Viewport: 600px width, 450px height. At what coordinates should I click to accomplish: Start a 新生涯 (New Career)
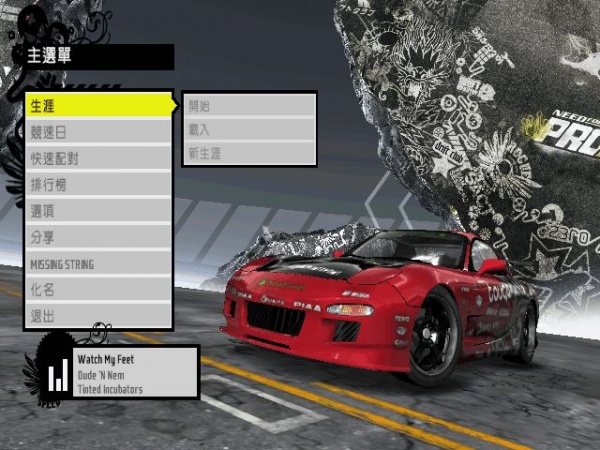[x=249, y=153]
